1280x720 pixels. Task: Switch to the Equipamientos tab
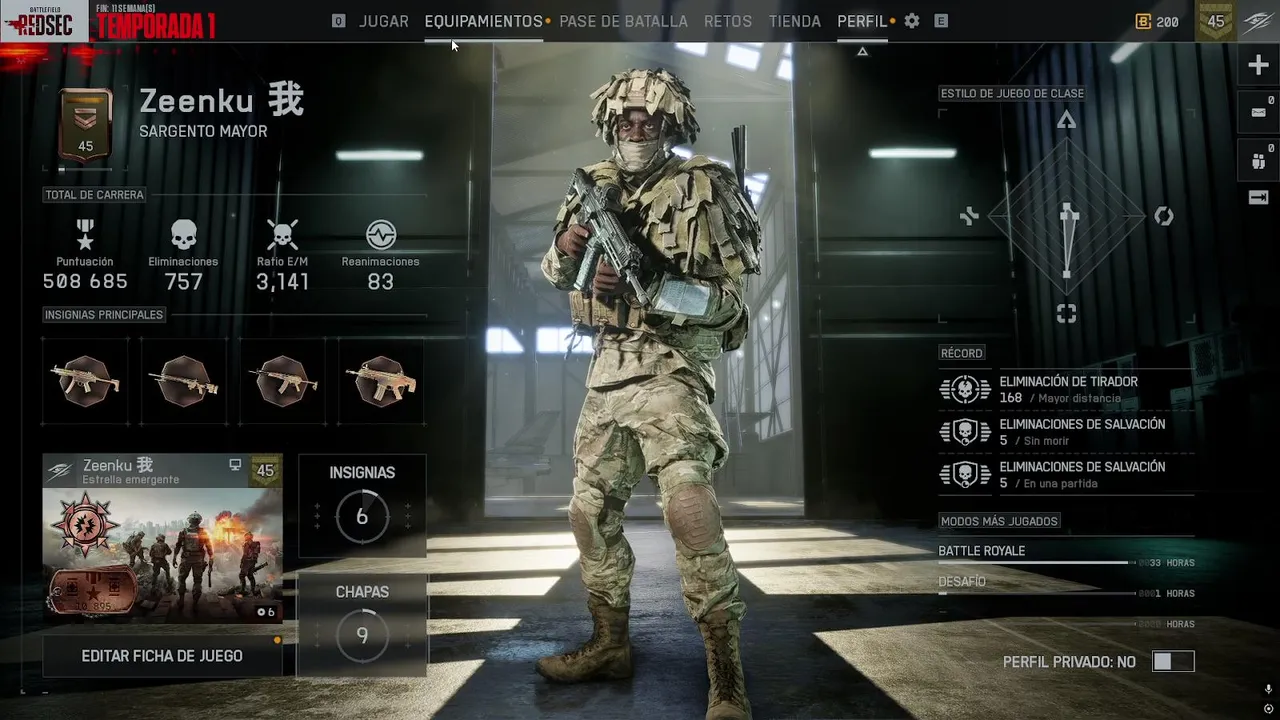[x=483, y=21]
